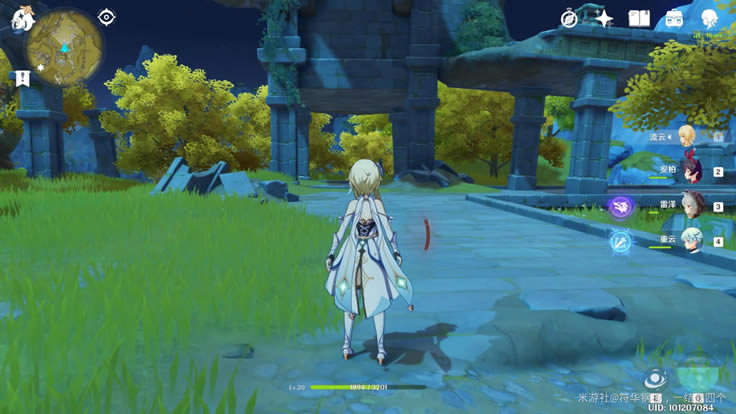This screenshot has height=414, width=736.
Task: Select first party member 流云
Action: (x=689, y=136)
